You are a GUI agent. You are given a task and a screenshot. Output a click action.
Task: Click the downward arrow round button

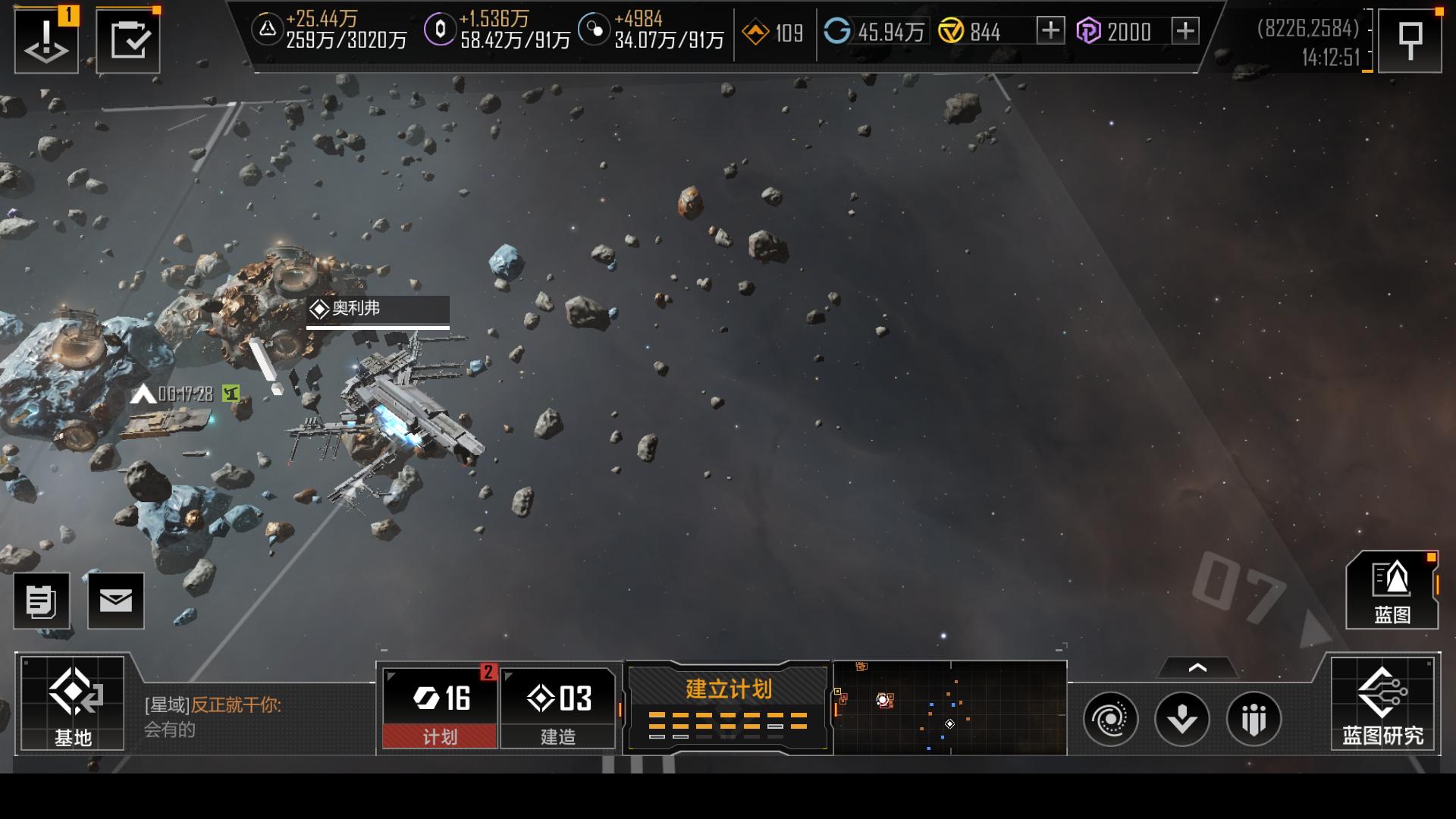pyautogui.click(x=1182, y=718)
